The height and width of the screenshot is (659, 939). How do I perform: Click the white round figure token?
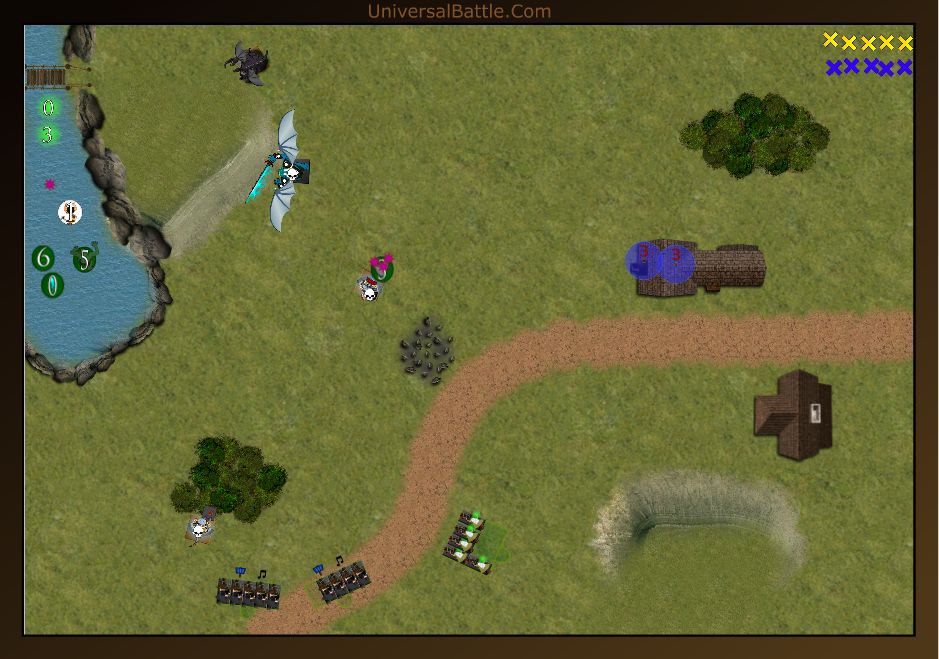click(x=70, y=211)
